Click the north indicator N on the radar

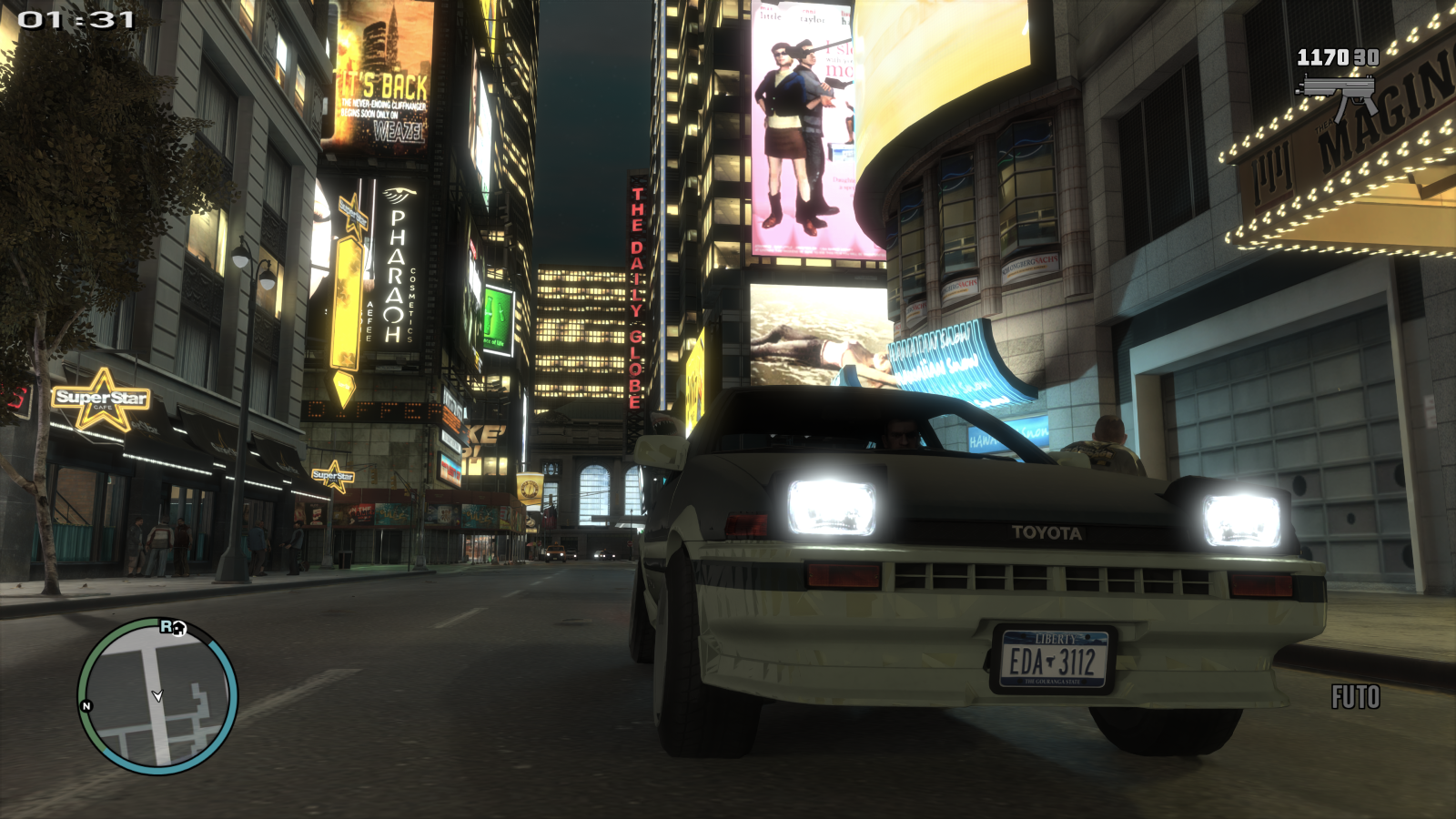(85, 704)
